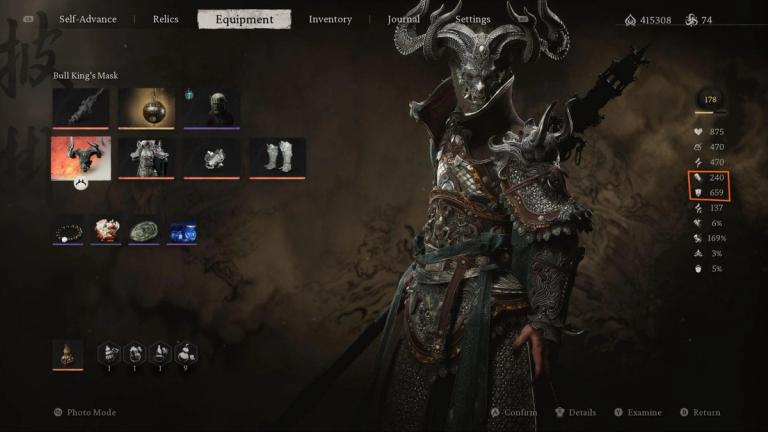Select the stone bust spirit slot
768x432 pixels.
tap(212, 108)
